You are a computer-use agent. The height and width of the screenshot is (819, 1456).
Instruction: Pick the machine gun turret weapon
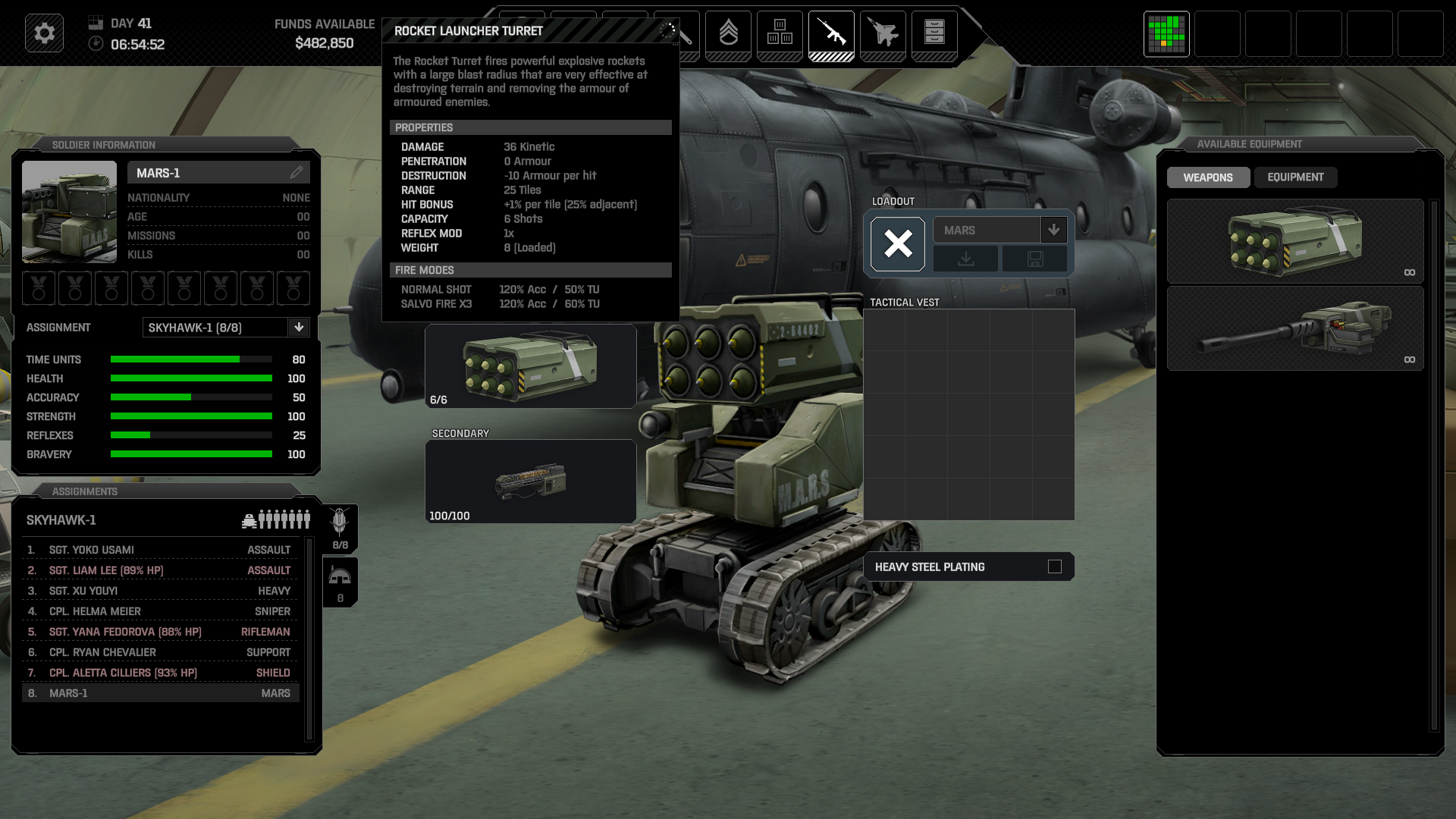[x=1294, y=328]
